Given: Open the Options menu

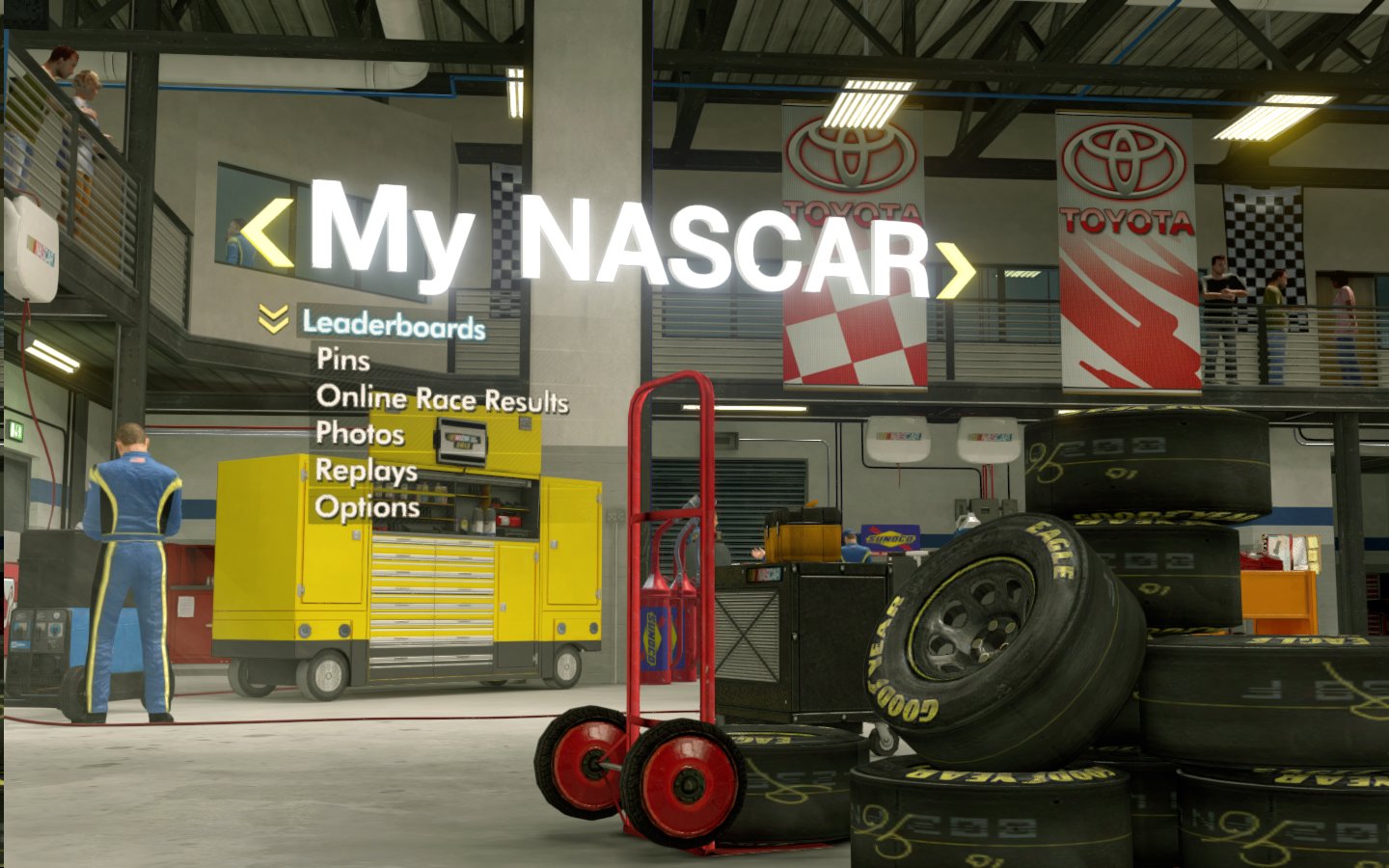Looking at the screenshot, I should pyautogui.click(x=368, y=507).
